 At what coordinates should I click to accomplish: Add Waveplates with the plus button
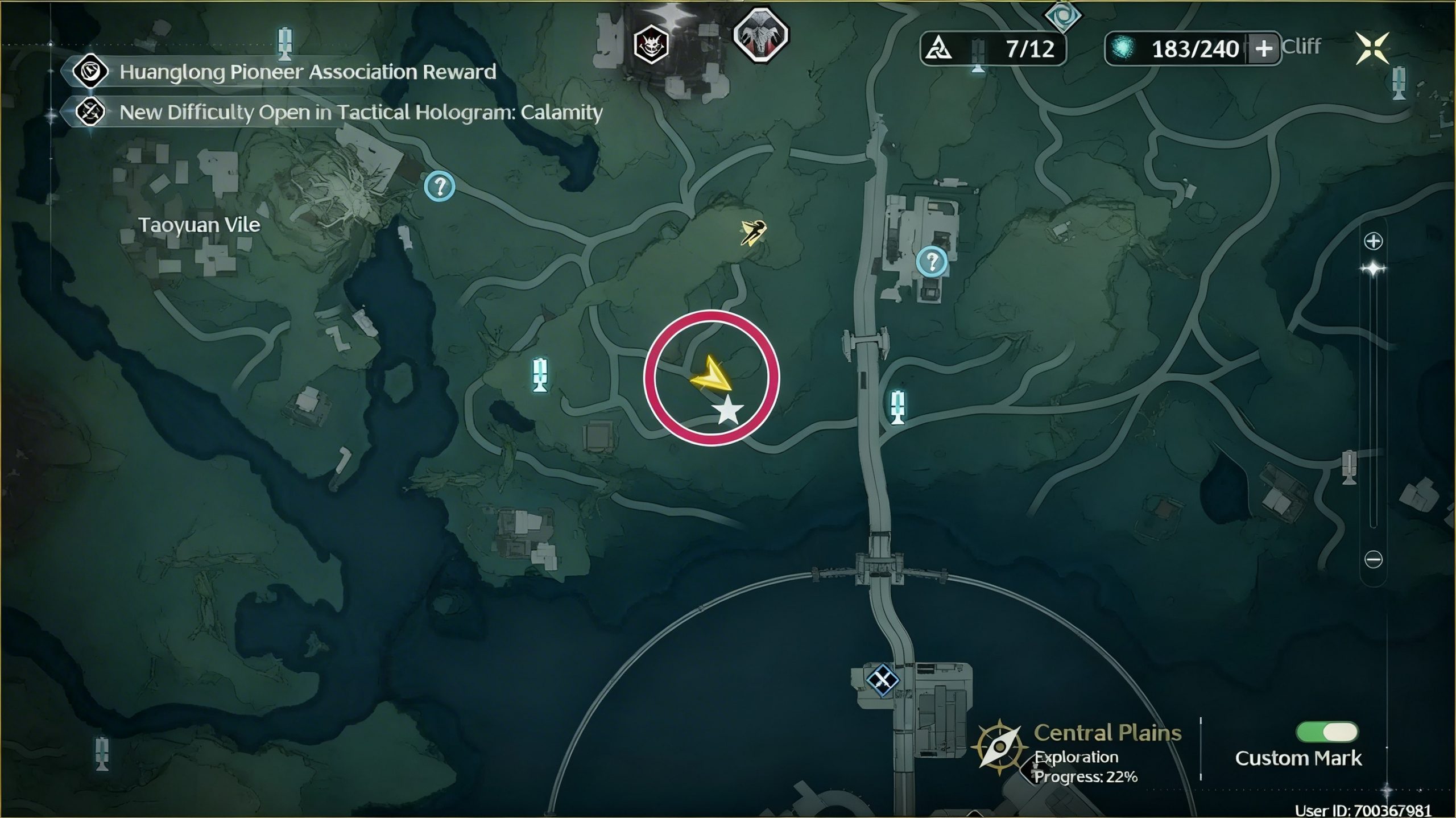(x=1263, y=49)
